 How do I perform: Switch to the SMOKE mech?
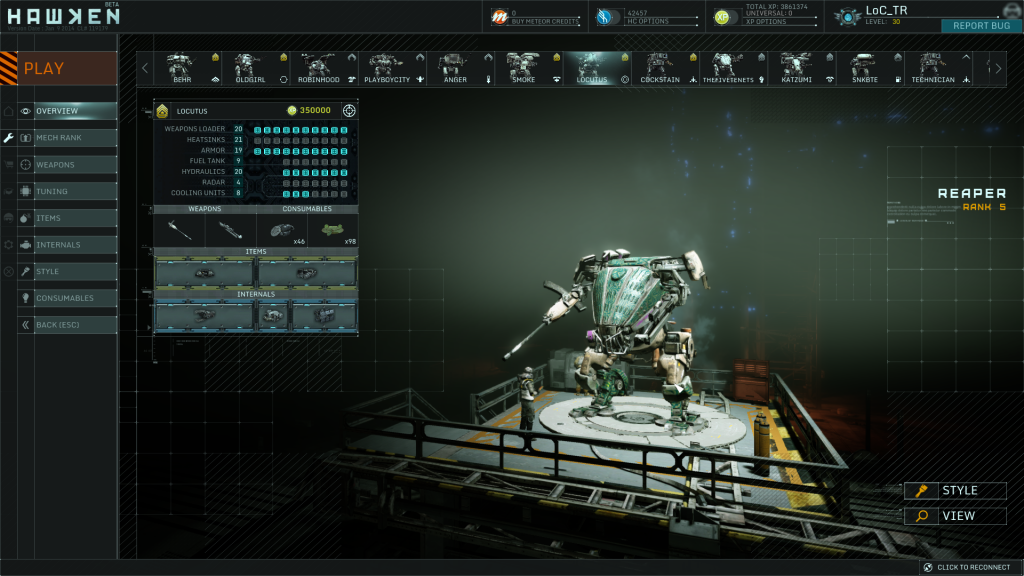click(524, 68)
